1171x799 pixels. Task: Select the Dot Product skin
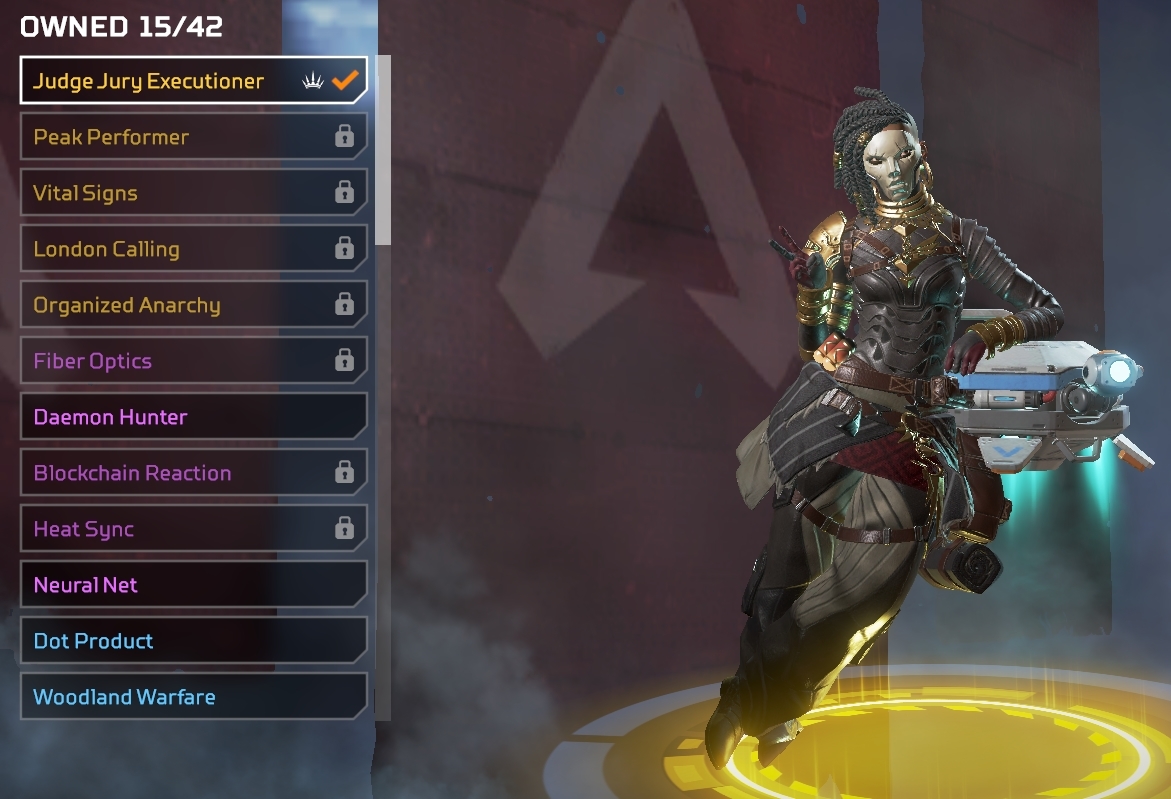click(x=193, y=641)
